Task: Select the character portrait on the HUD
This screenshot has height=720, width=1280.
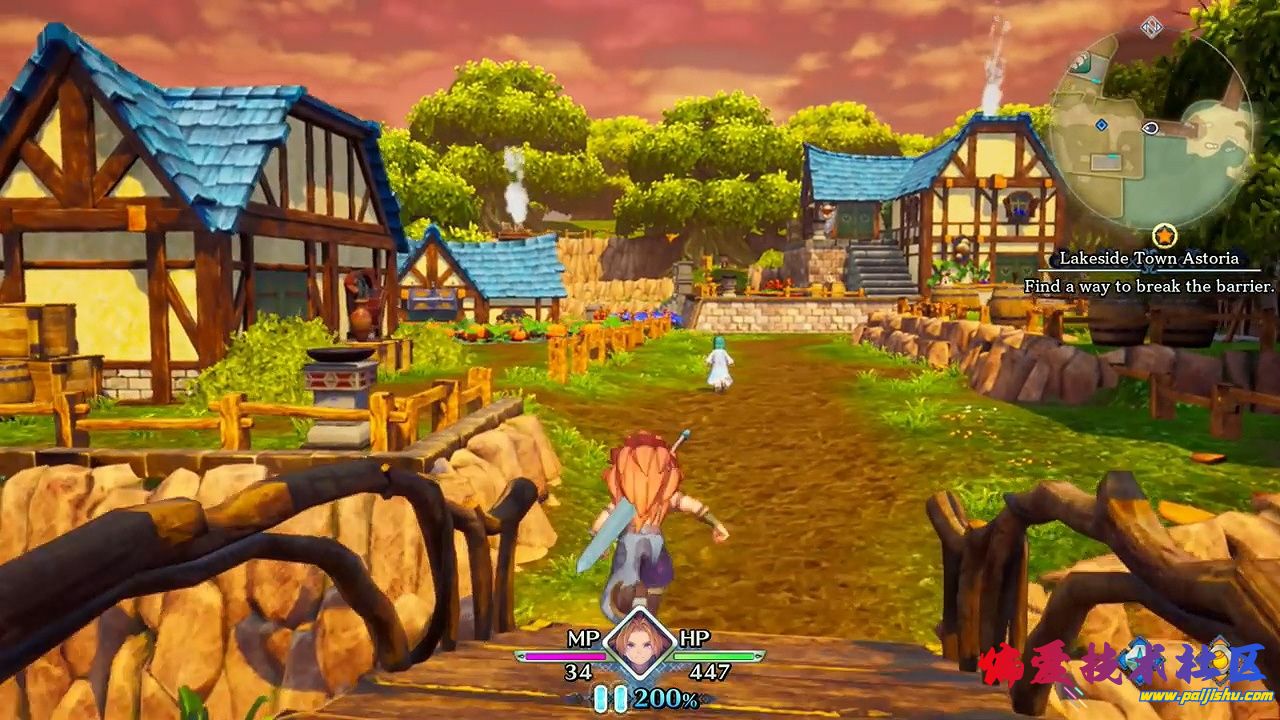Action: point(638,642)
